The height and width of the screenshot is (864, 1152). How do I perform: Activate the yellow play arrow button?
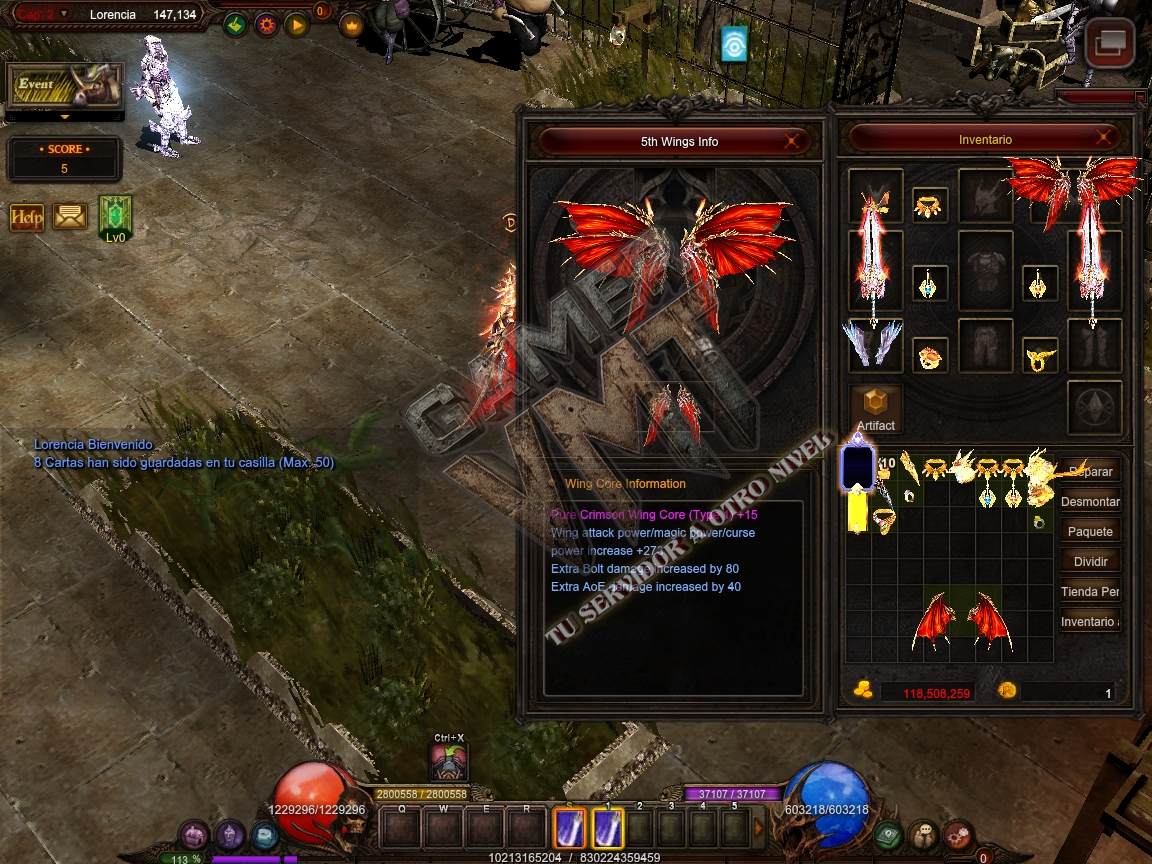pyautogui.click(x=296, y=25)
